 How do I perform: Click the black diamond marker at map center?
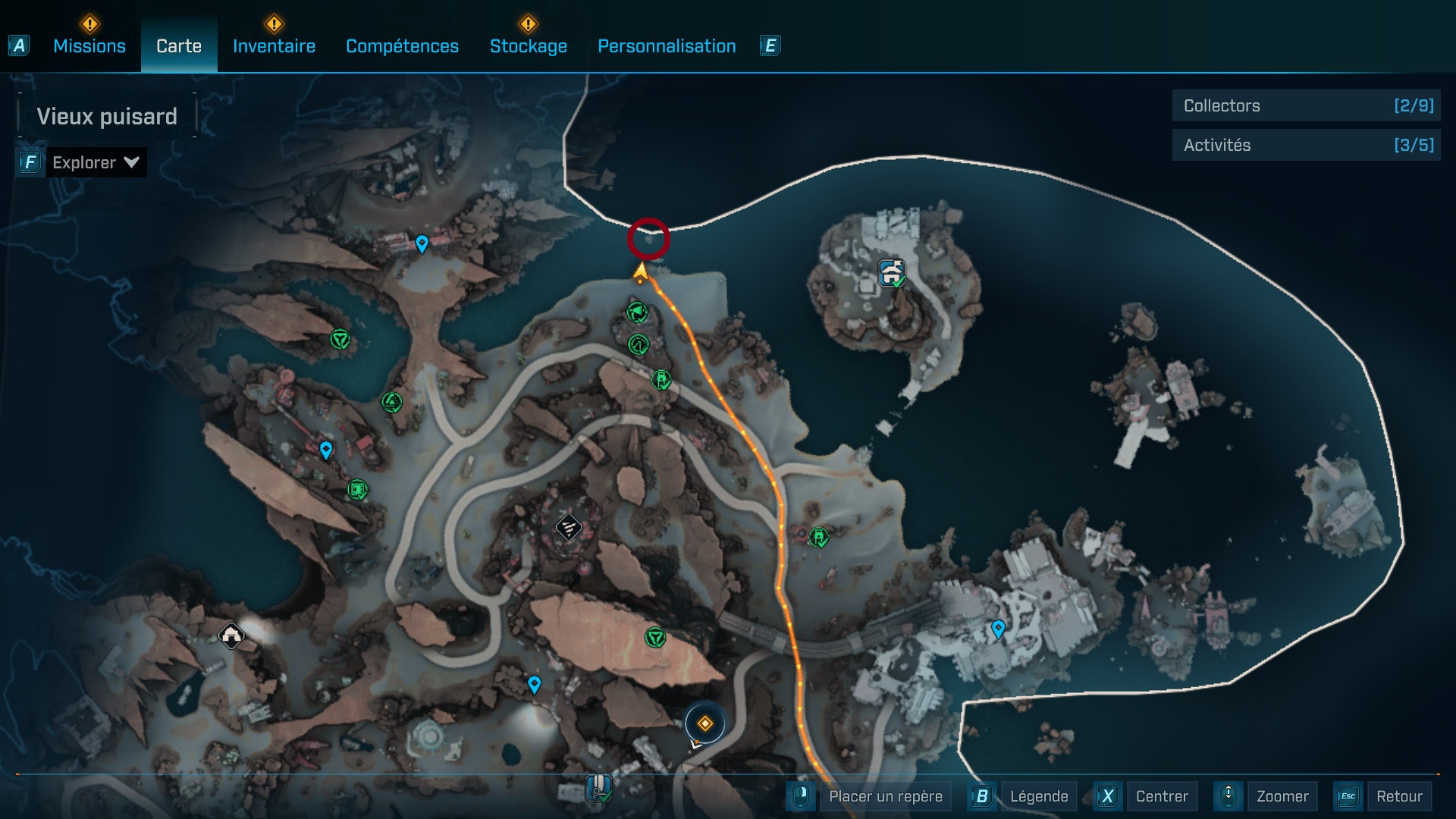point(568,526)
